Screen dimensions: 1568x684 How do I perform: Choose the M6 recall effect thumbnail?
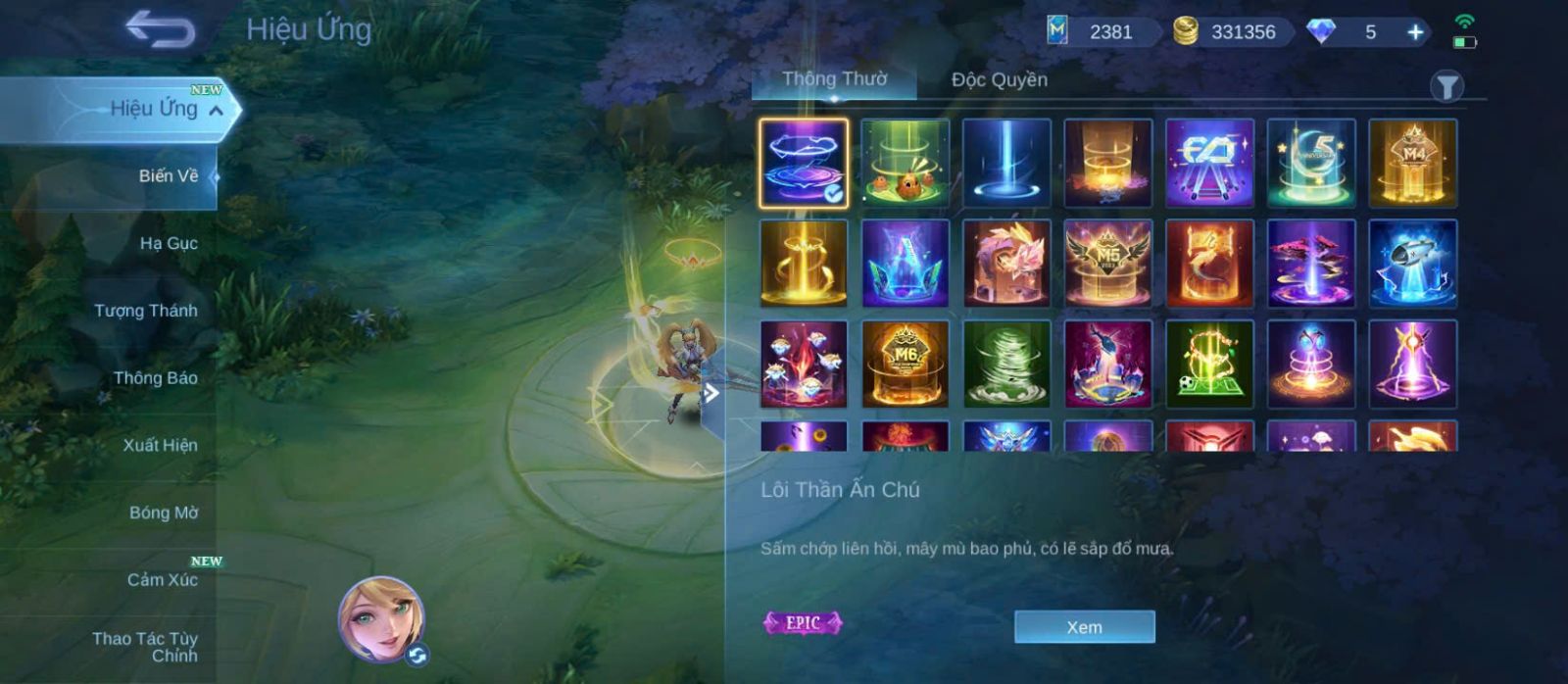click(905, 364)
